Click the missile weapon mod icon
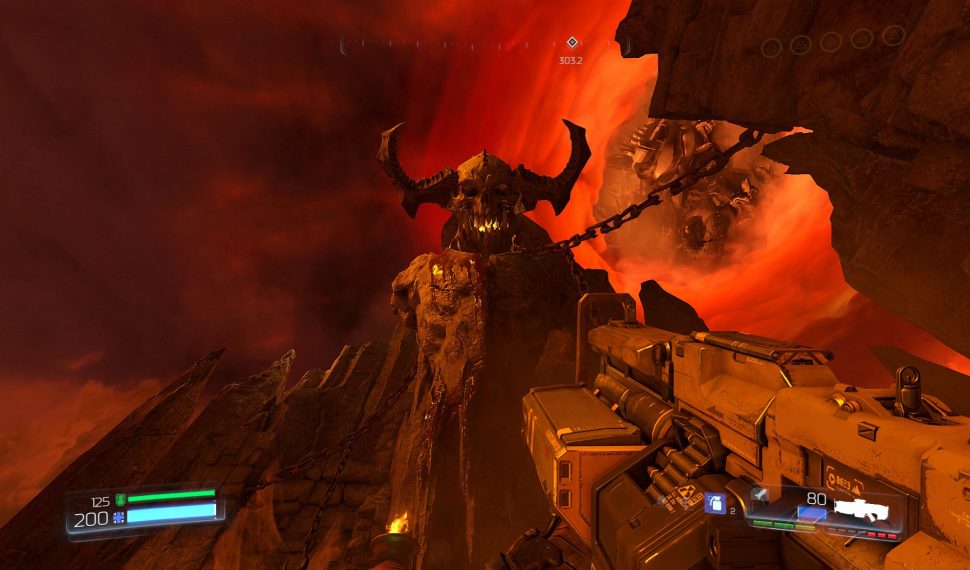Viewport: 970px width, 570px height. 762,496
